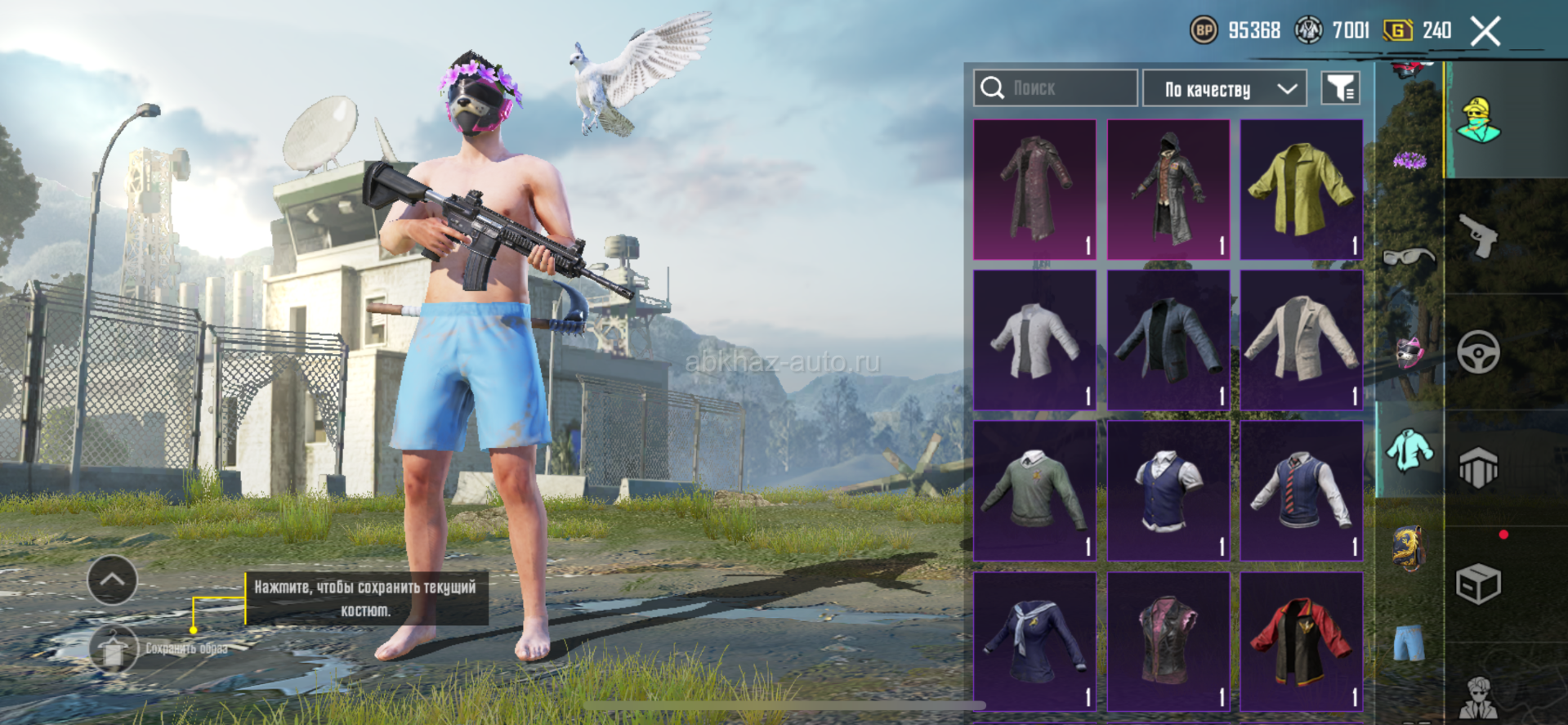
Task: Show the blue shorts subcategory
Action: click(1409, 642)
